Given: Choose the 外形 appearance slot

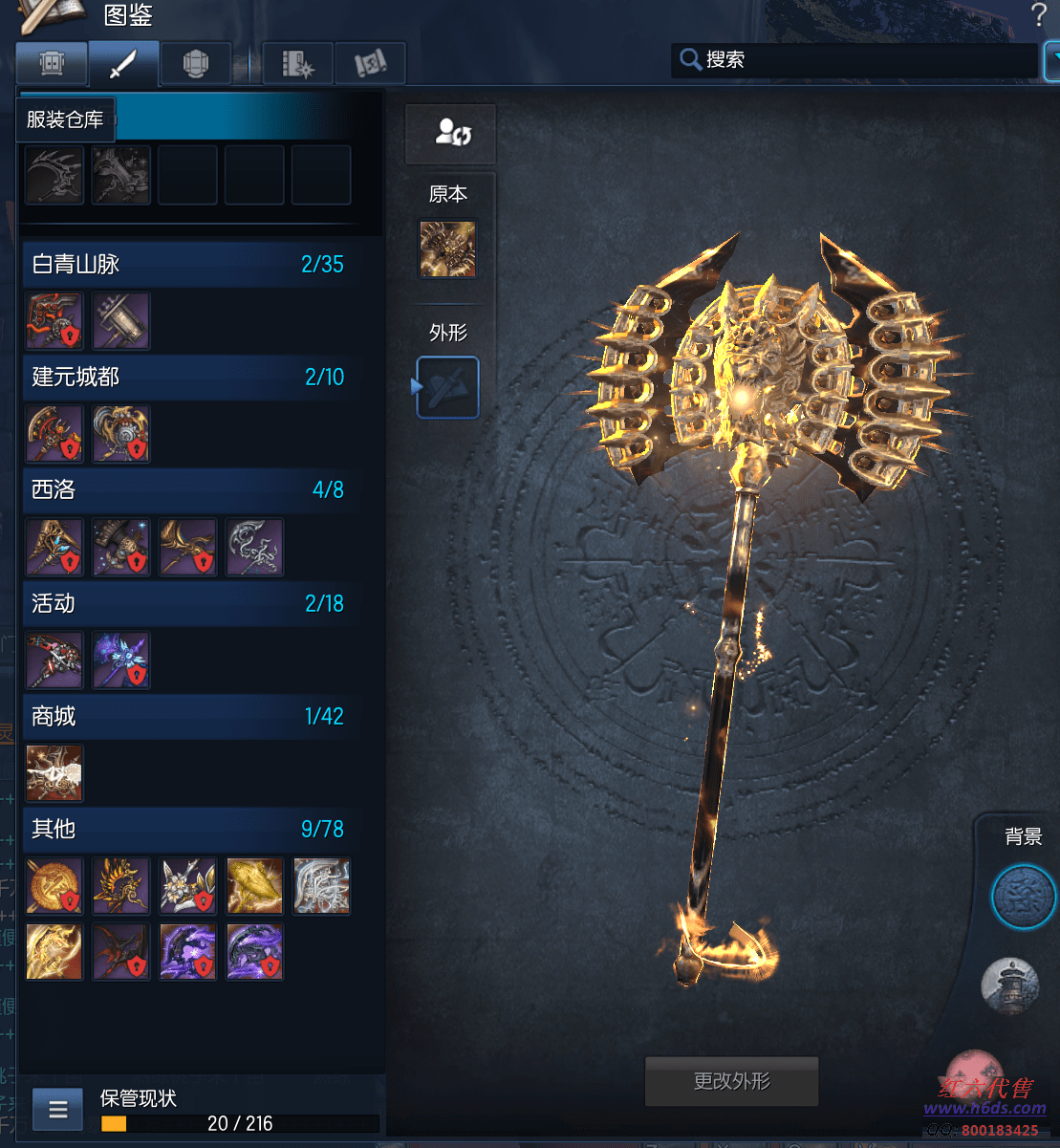Looking at the screenshot, I should click(447, 387).
